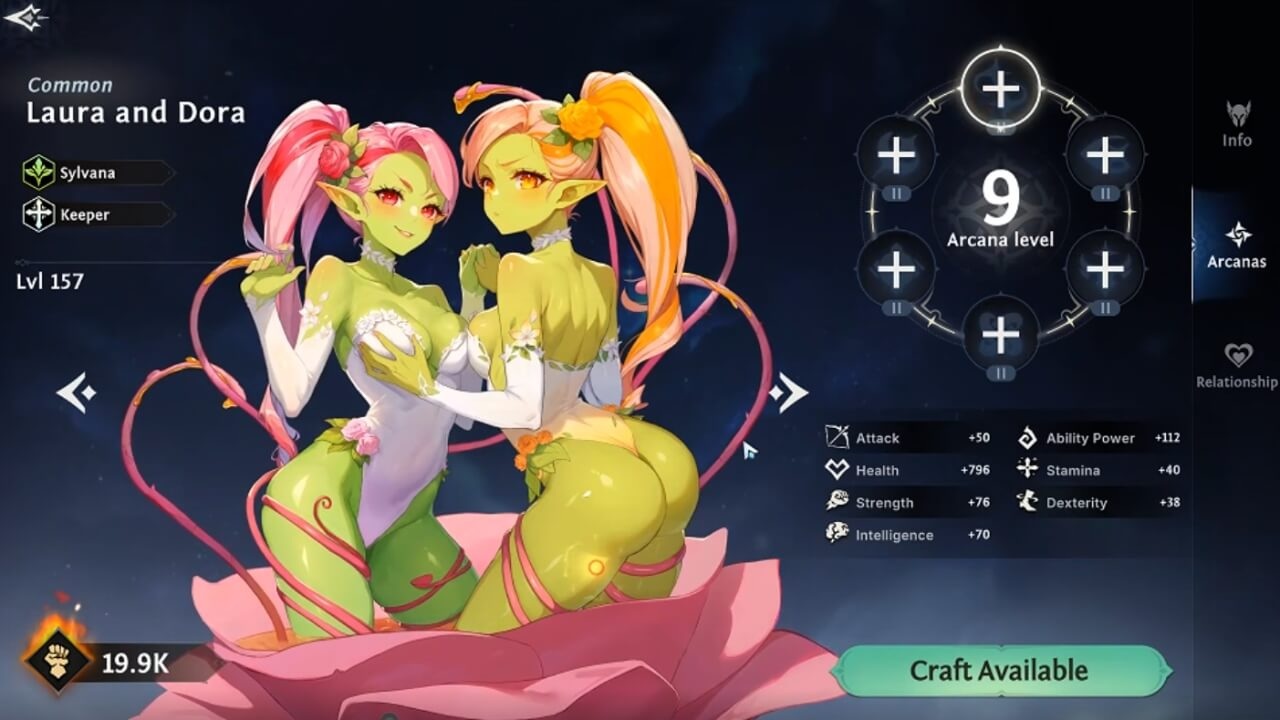Click the Craft Available button
This screenshot has height=720, width=1280.
click(x=1001, y=671)
